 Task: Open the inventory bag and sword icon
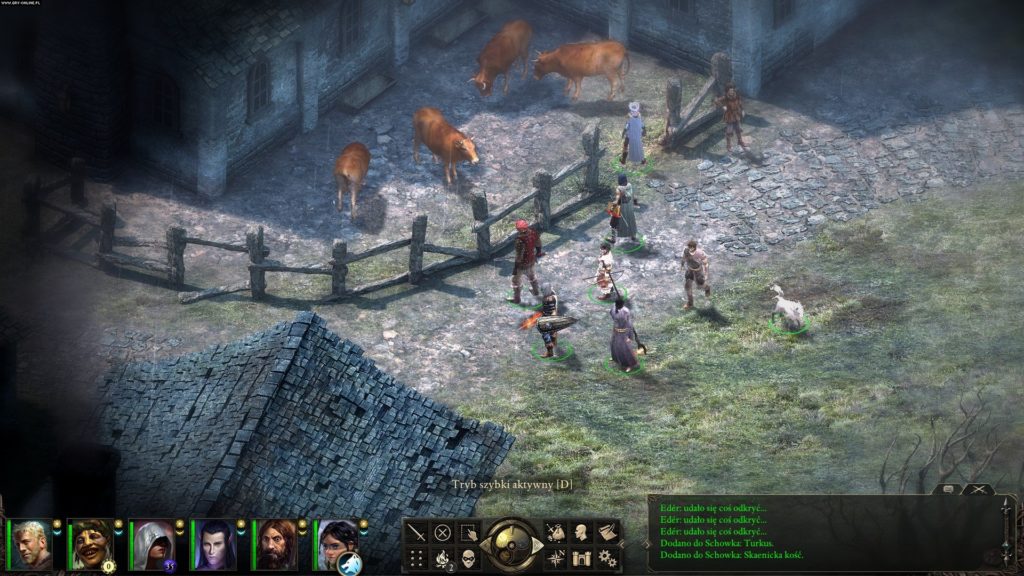555,533
